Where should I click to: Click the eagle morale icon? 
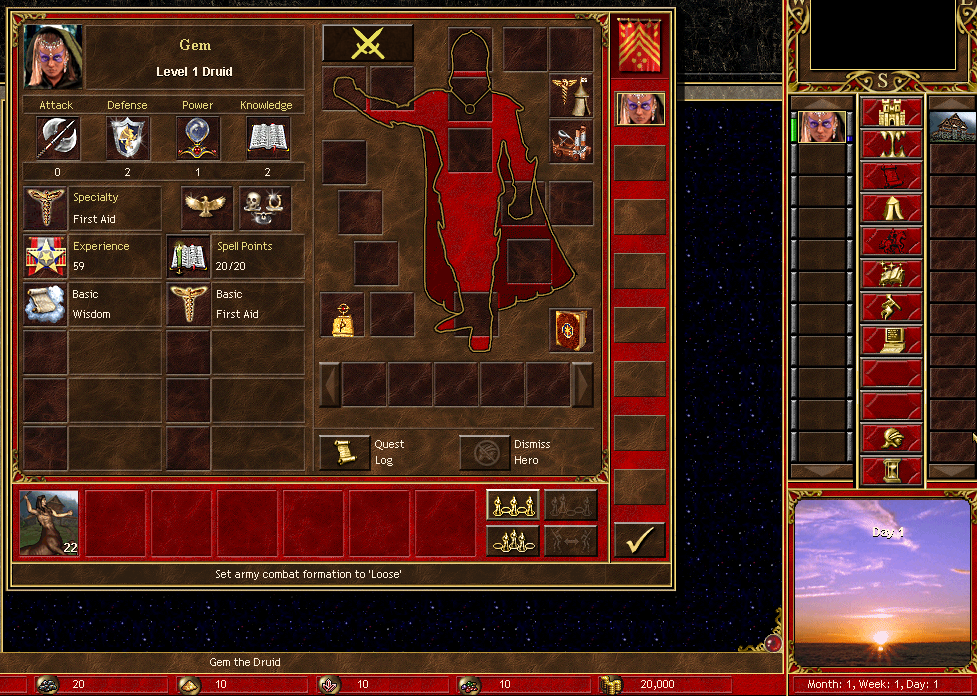207,207
